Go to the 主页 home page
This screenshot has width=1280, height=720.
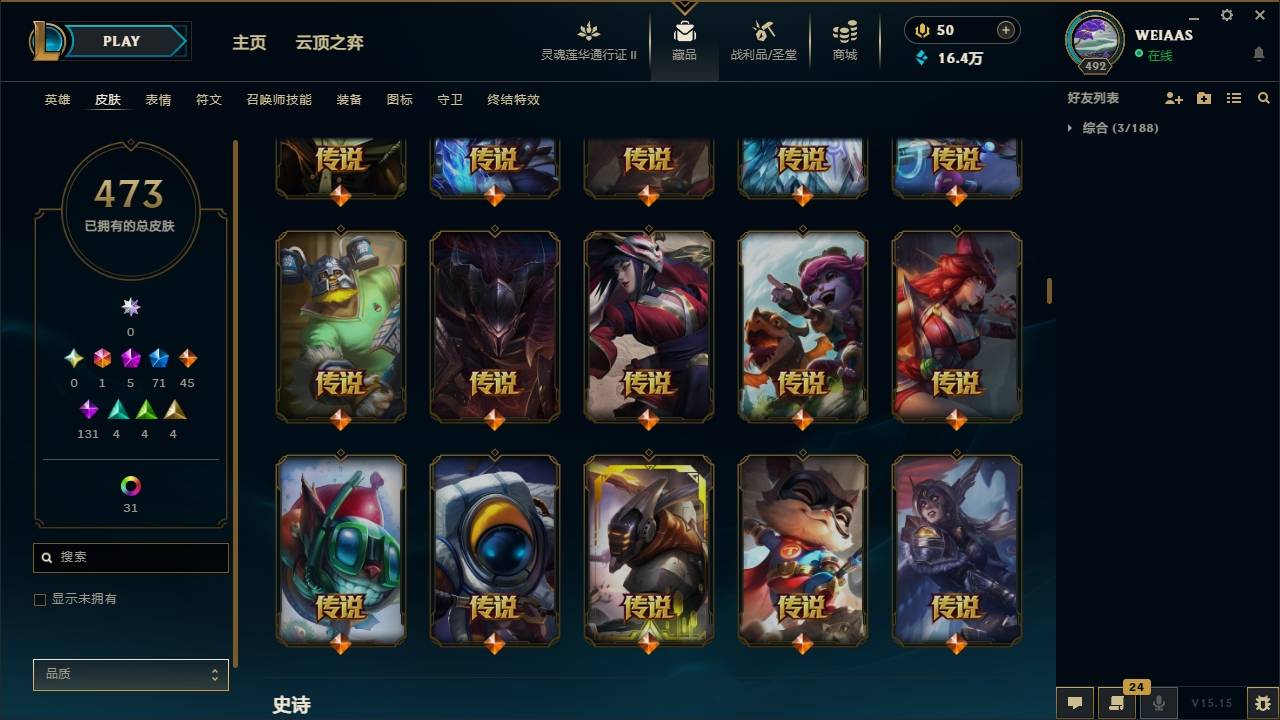pos(248,43)
